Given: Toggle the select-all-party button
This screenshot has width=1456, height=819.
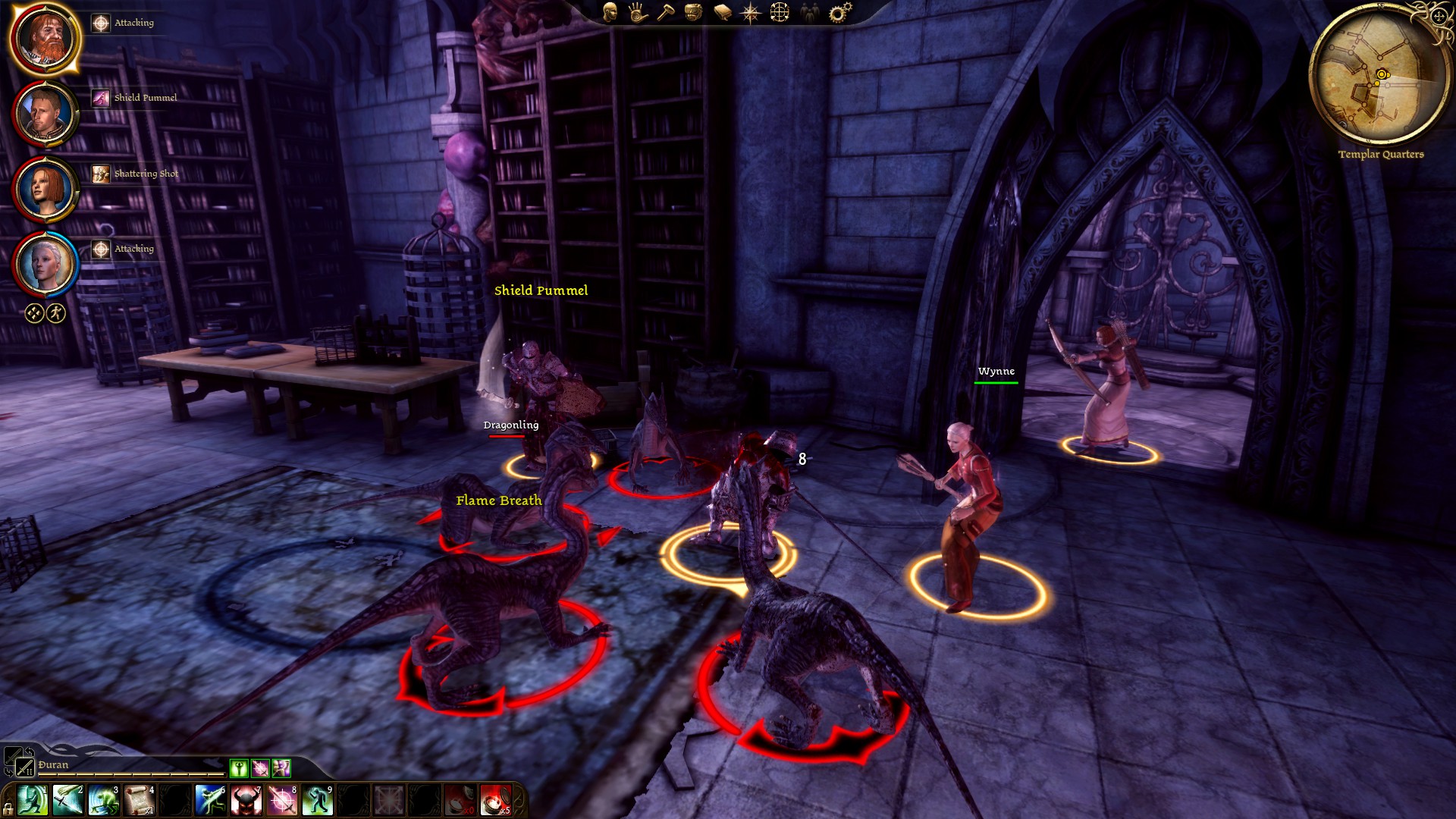Looking at the screenshot, I should 34,313.
